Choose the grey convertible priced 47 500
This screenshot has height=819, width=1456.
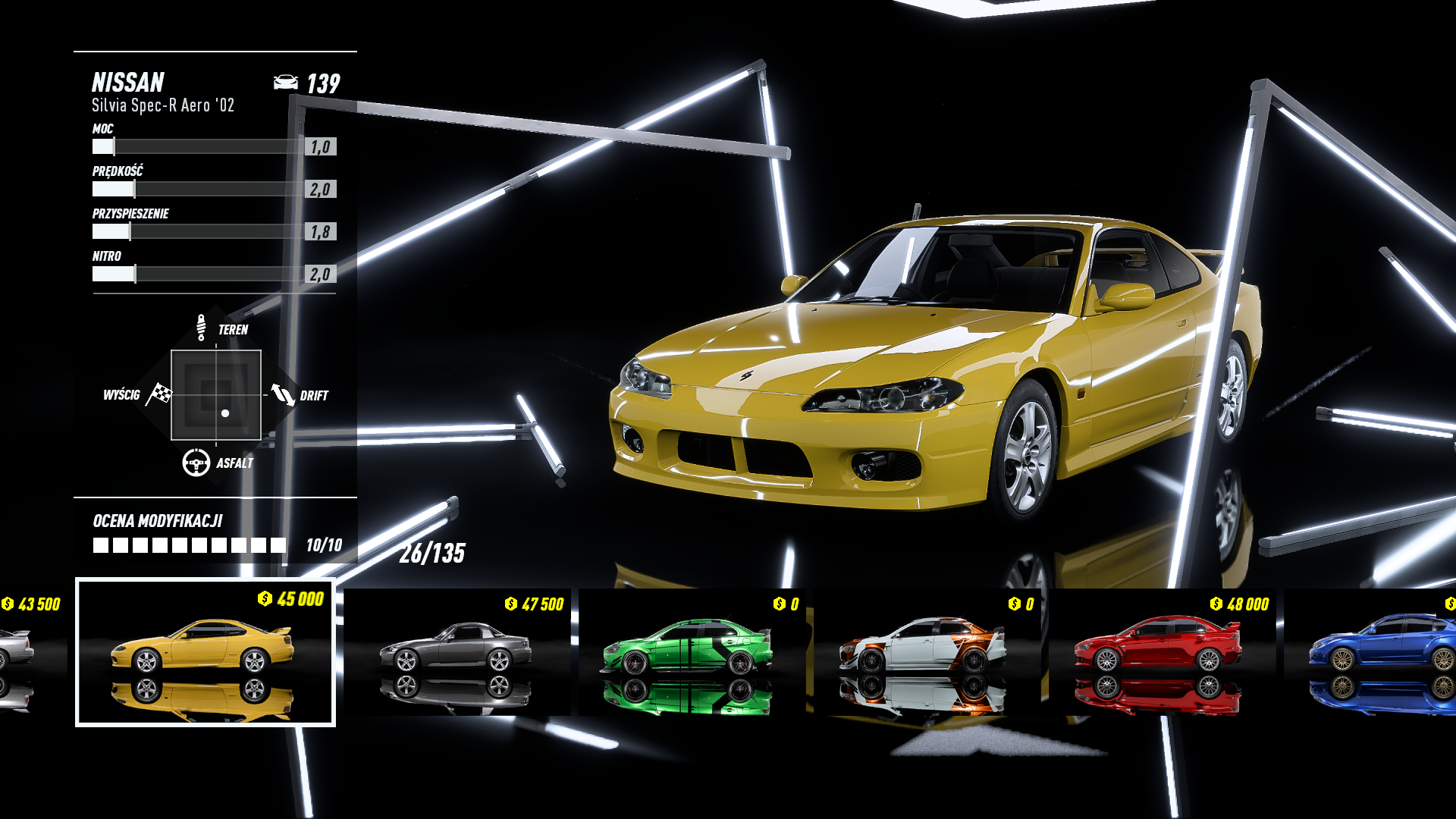pos(457,651)
